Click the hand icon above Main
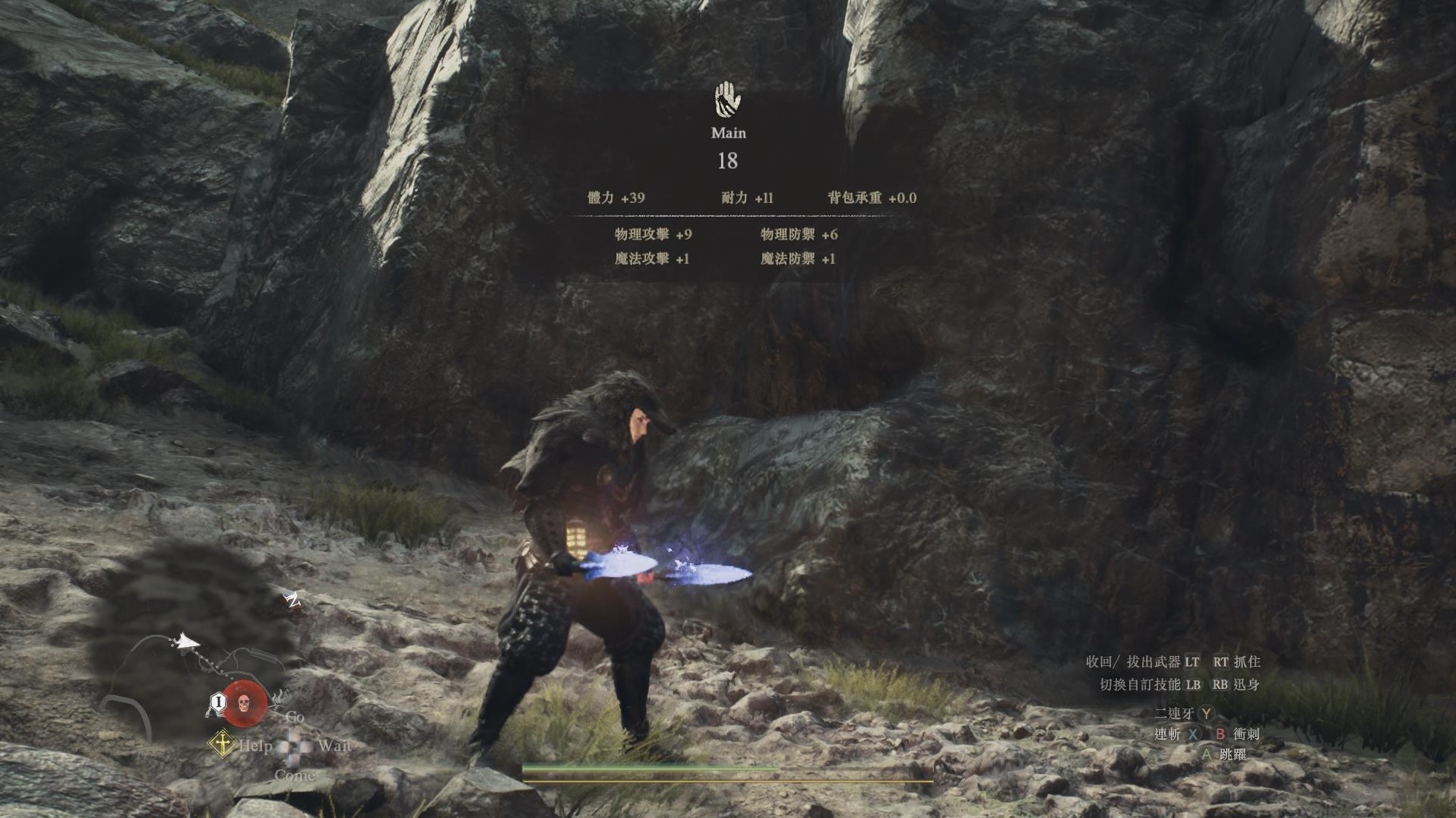This screenshot has height=818, width=1456. (x=728, y=100)
